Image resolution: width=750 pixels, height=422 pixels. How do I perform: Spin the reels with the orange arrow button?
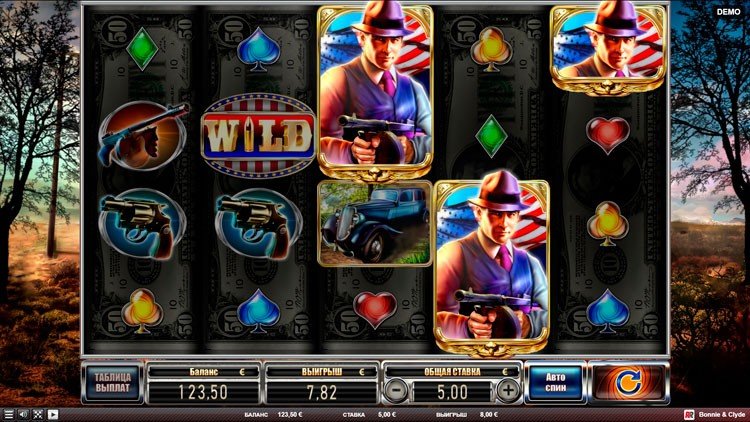pos(628,382)
